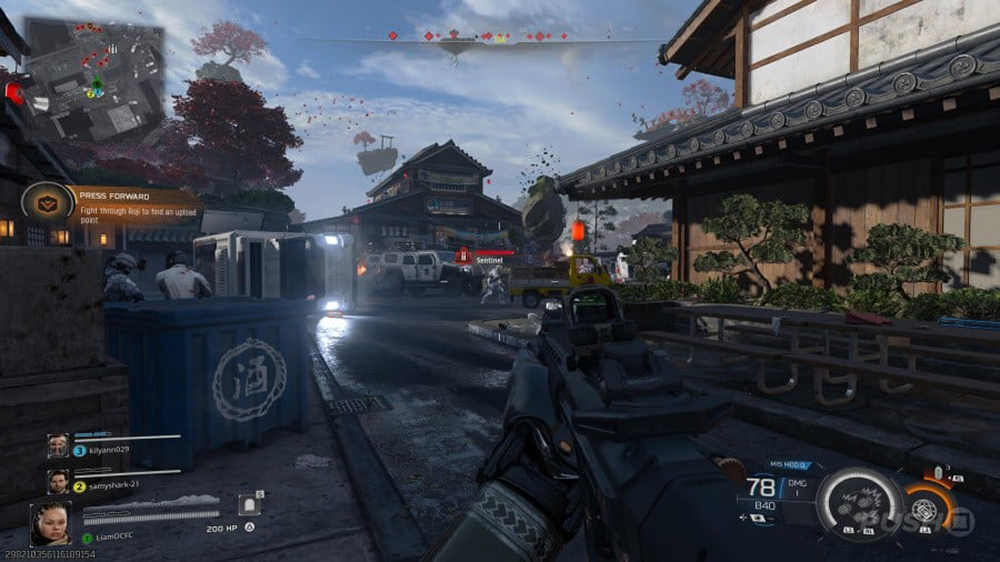Click the M15 MOD 0 weapon label
Image resolution: width=1000 pixels, height=562 pixels.
(788, 465)
